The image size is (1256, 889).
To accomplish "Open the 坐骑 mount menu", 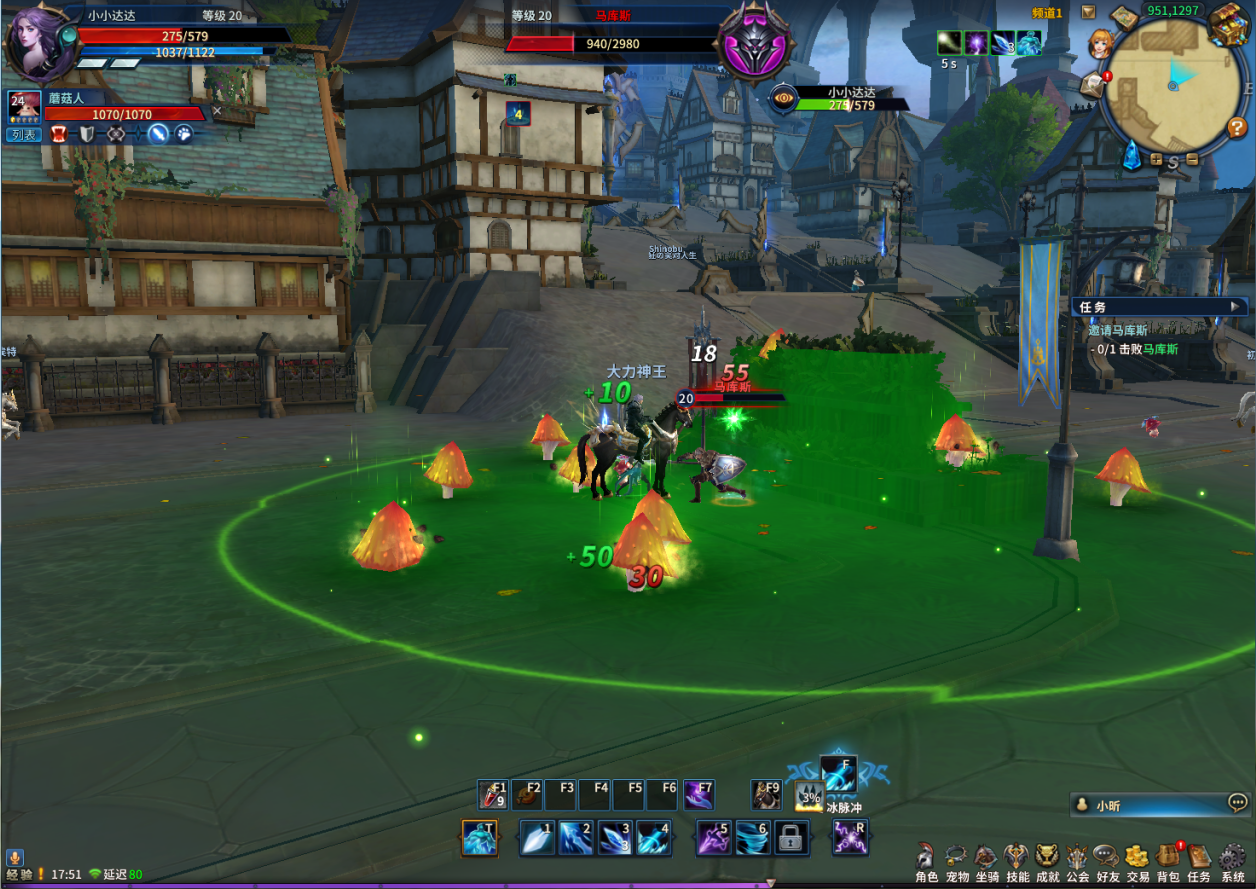I will point(987,857).
